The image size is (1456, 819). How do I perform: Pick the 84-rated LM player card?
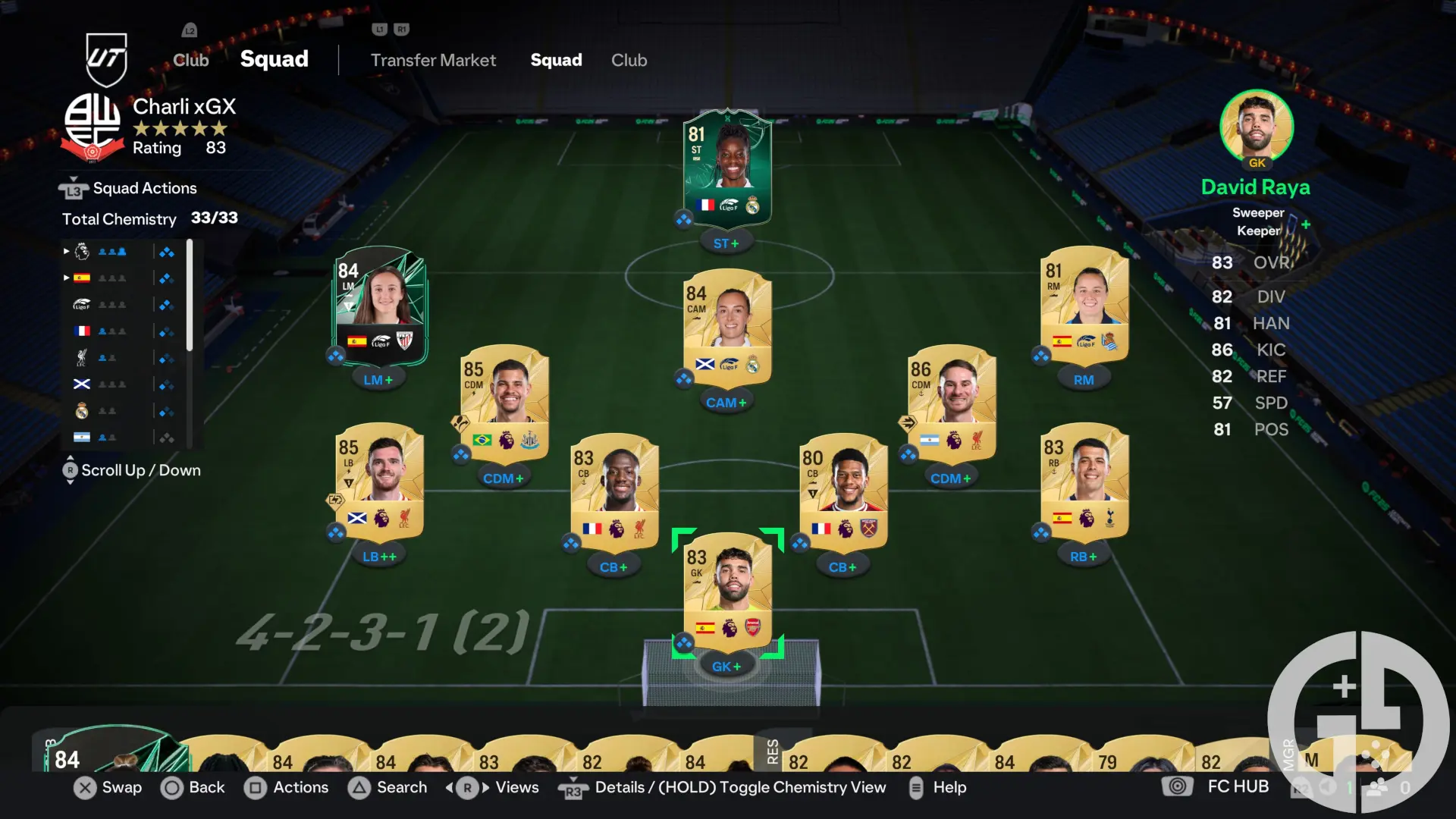pos(381,307)
